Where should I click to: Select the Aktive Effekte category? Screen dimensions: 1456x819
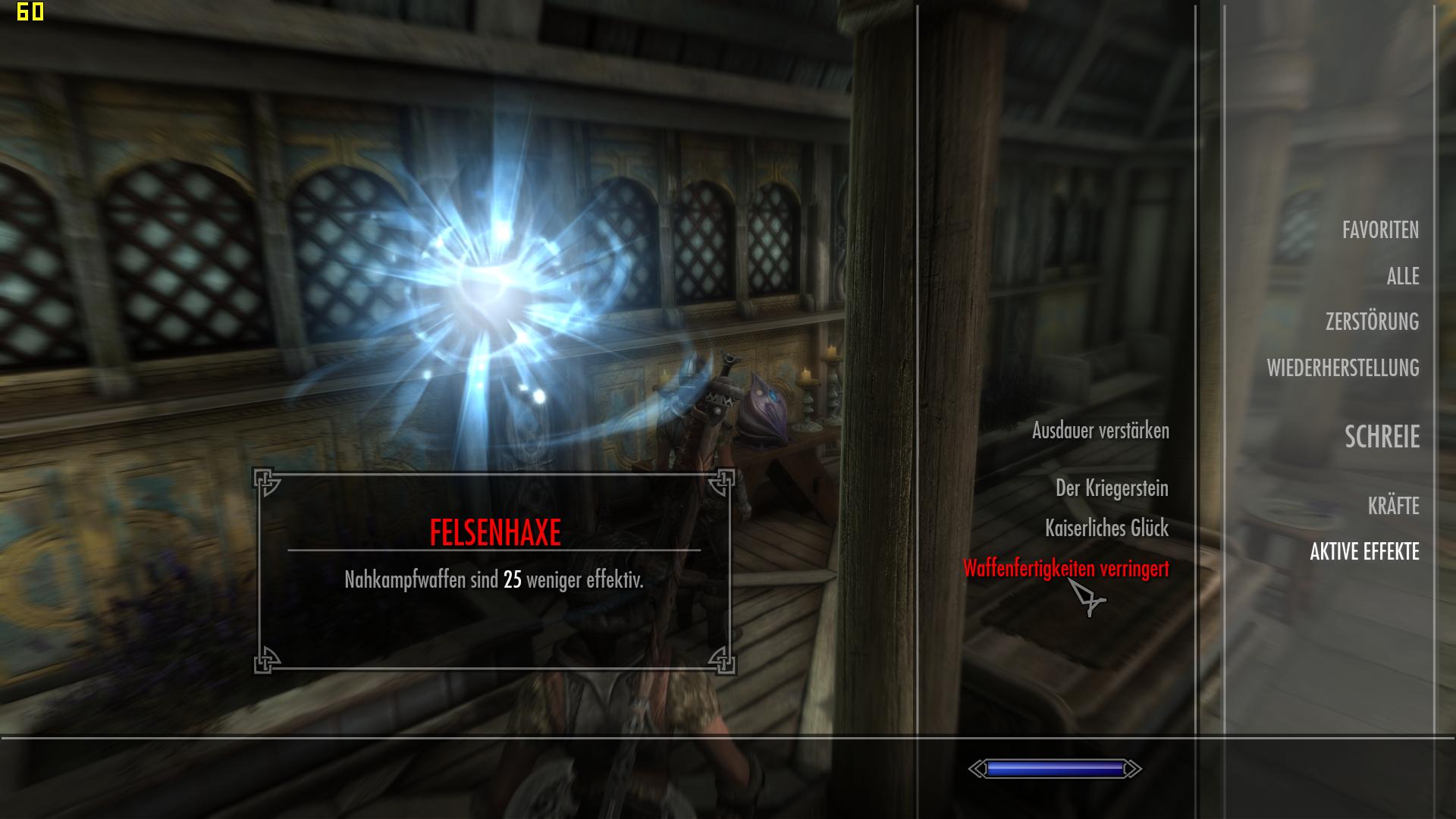[x=1364, y=552]
